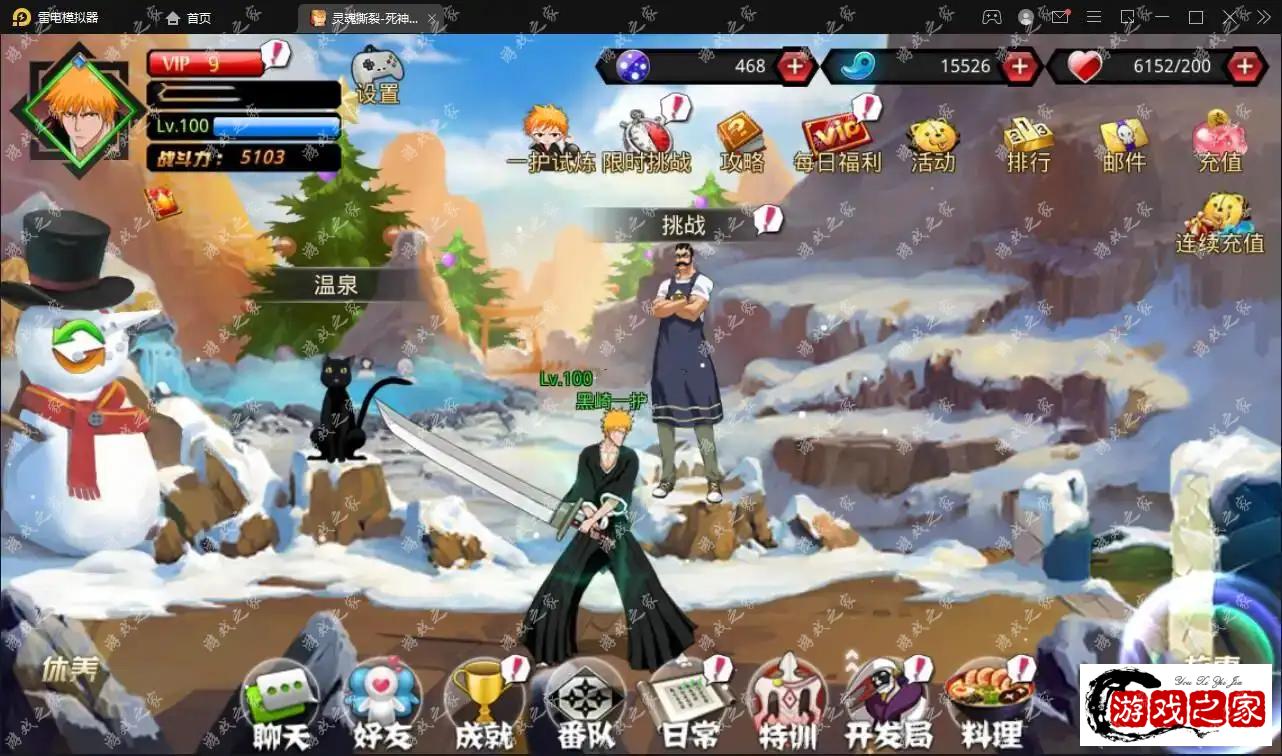Open the 设置 settings controller icon
This screenshot has height=756, width=1282.
377,72
